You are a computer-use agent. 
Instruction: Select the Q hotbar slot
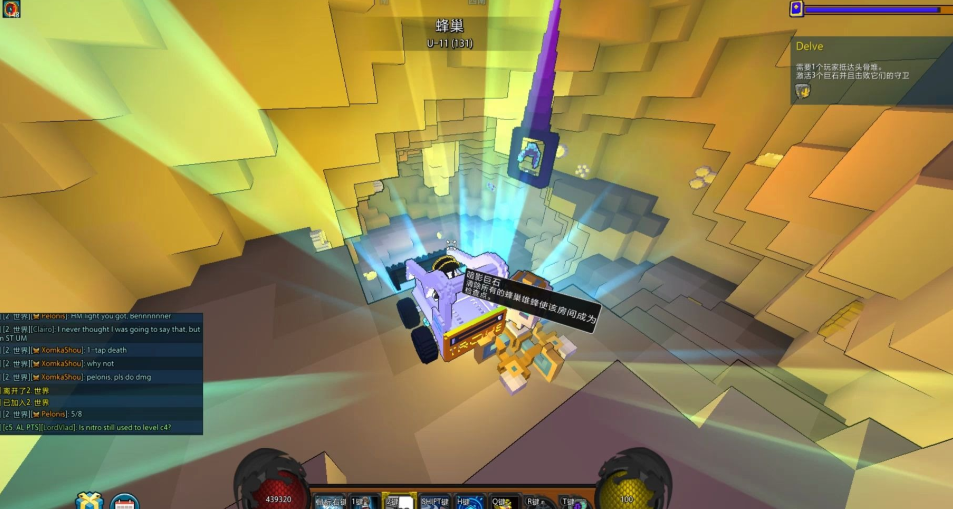pyautogui.click(x=500, y=502)
